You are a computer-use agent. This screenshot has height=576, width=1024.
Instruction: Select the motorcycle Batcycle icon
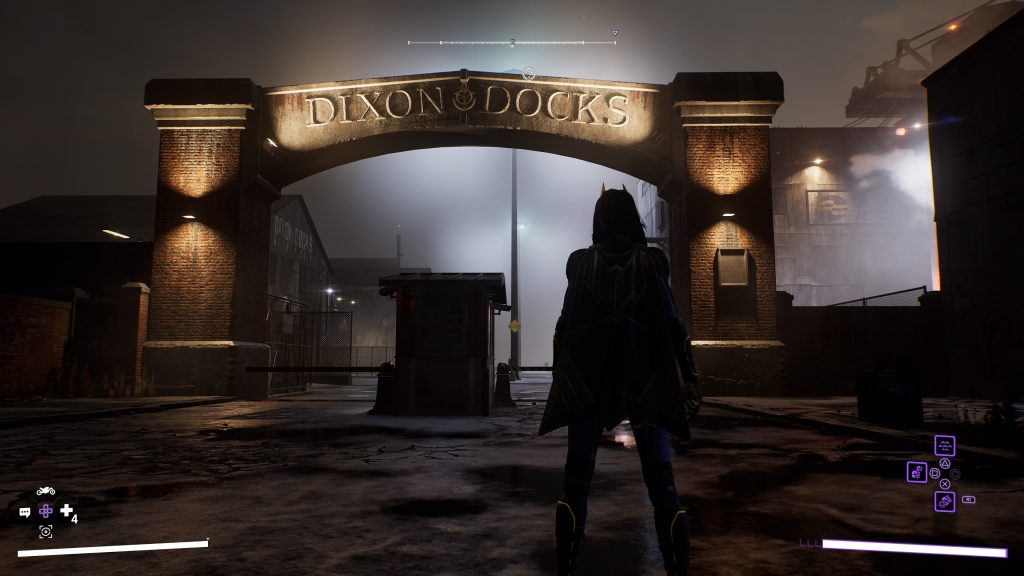pyautogui.click(x=46, y=491)
